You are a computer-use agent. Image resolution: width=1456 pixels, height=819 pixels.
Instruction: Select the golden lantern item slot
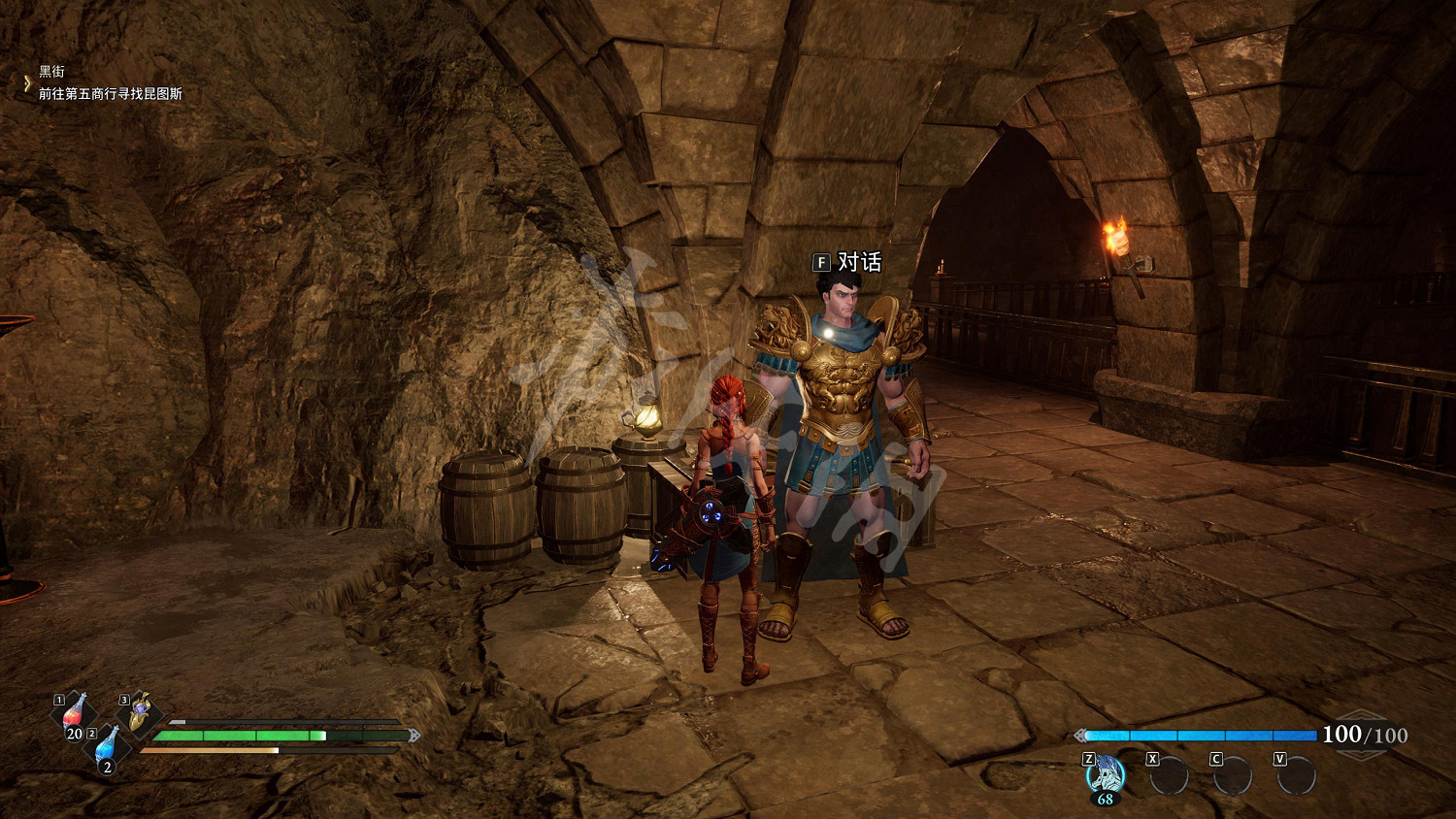click(139, 714)
